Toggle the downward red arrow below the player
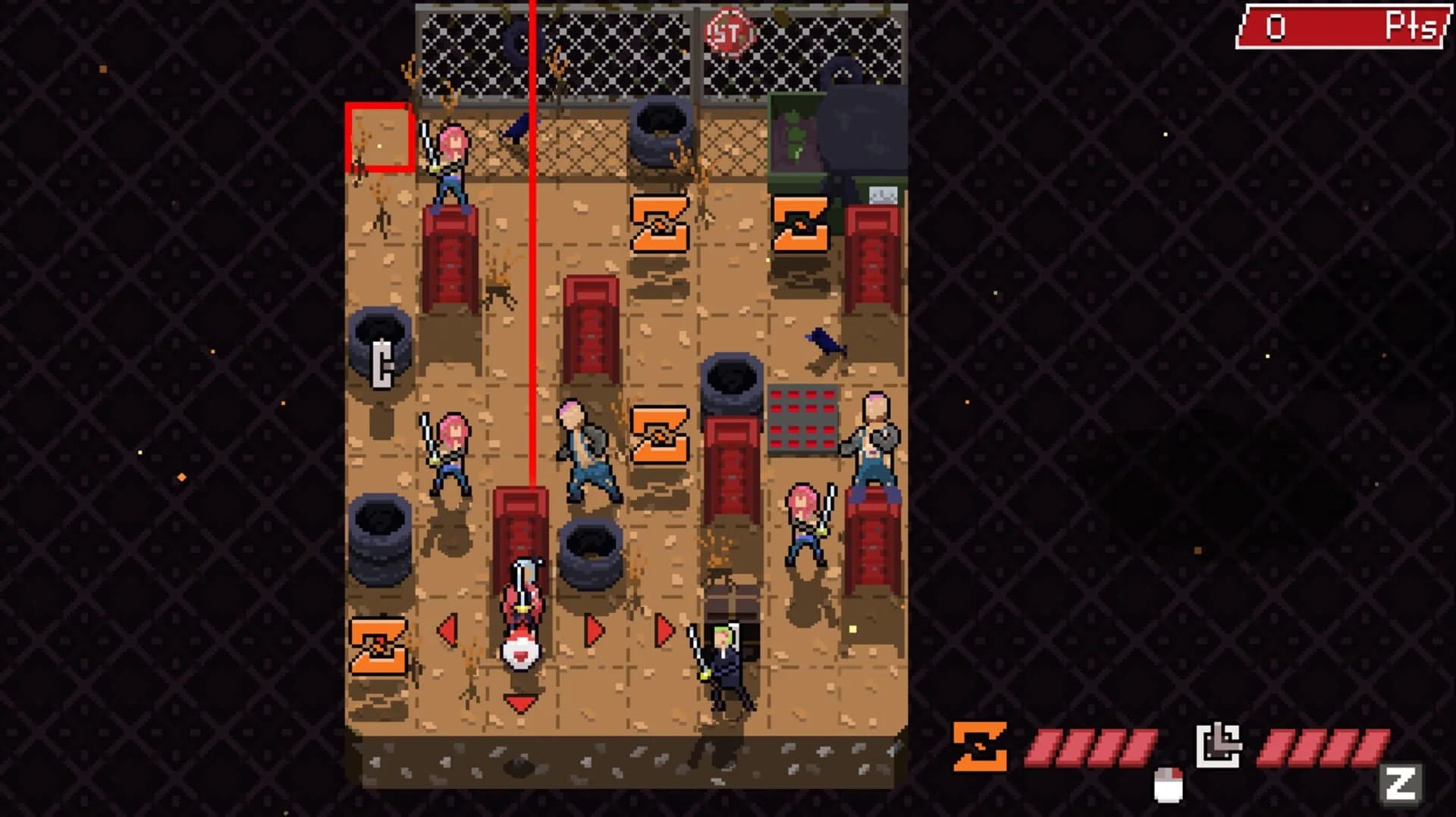Screen dimensions: 1456x817 click(519, 702)
